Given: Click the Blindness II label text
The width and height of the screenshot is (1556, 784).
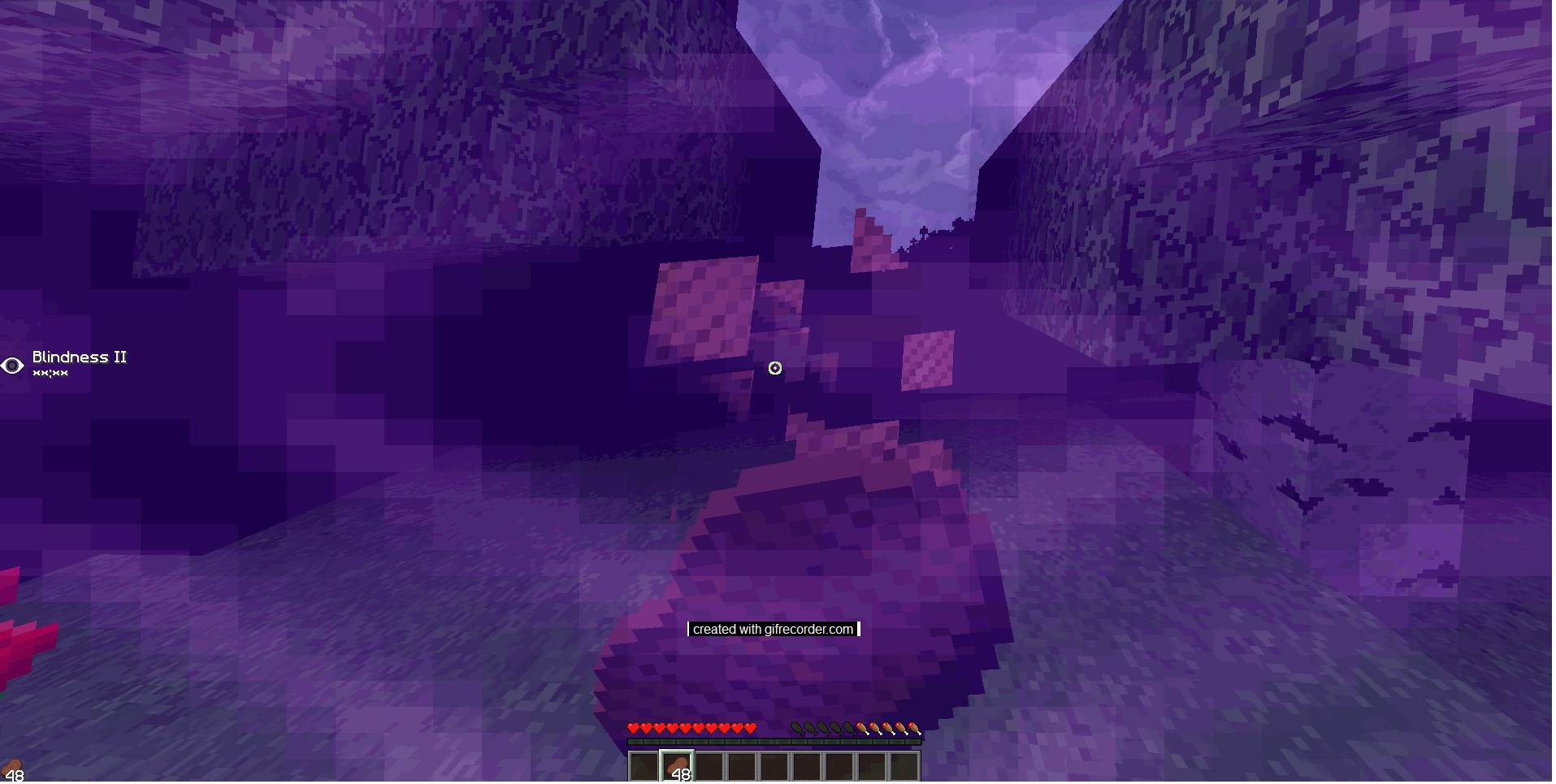Looking at the screenshot, I should 79,357.
